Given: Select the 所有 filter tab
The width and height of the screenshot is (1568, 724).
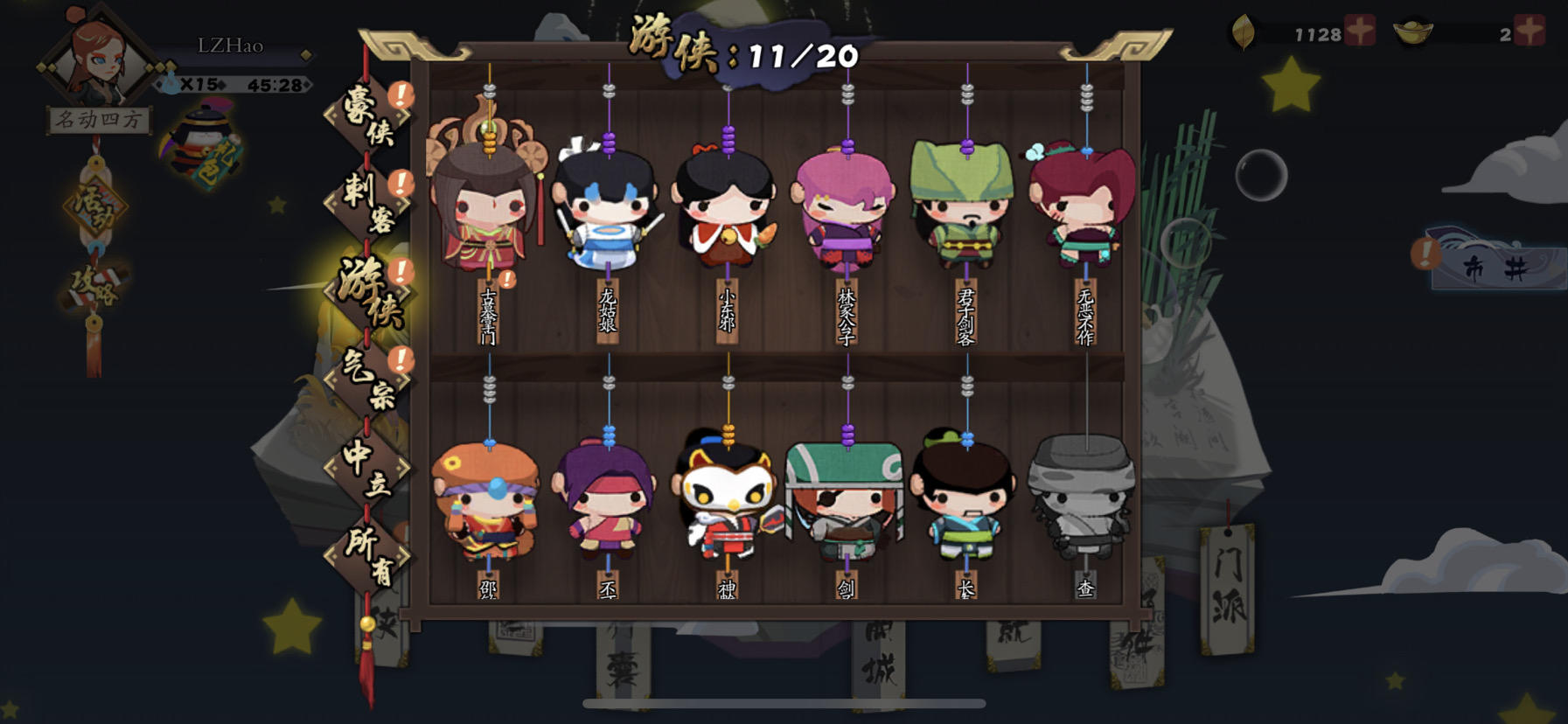Looking at the screenshot, I should 372,553.
